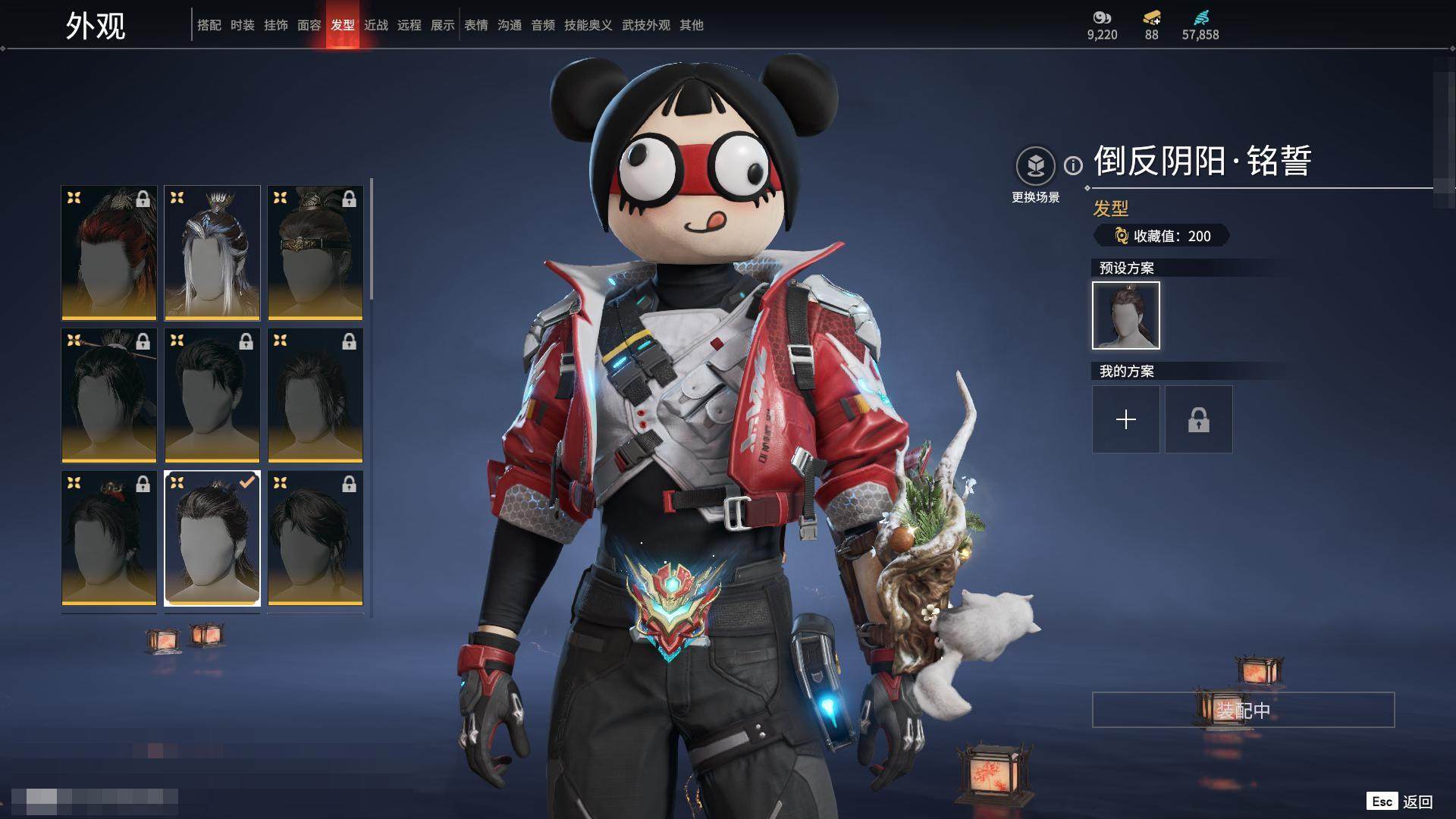The height and width of the screenshot is (819, 1456).
Task: Open the 其他 tab
Action: (691, 25)
